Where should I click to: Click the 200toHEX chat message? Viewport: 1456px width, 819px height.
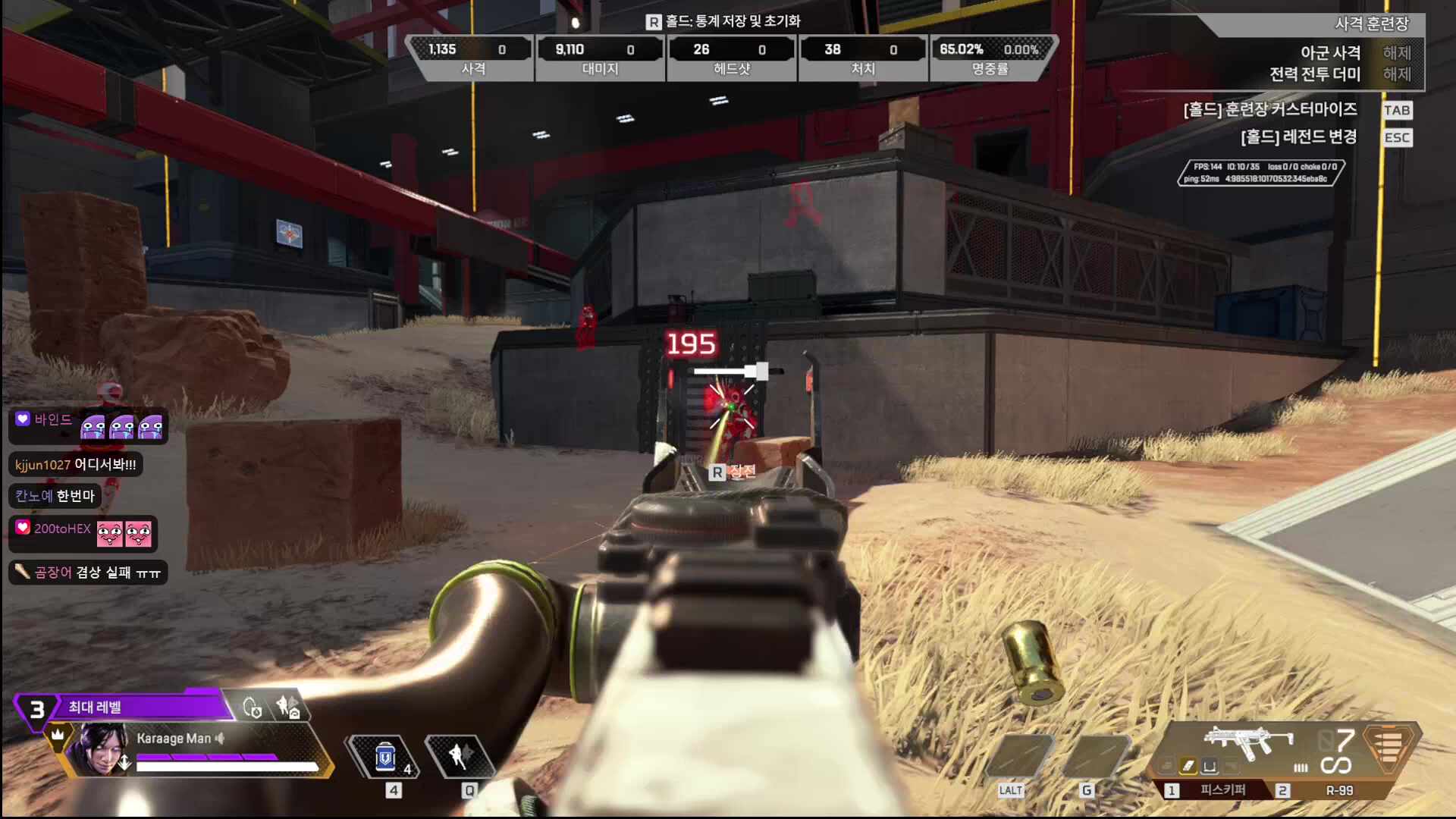click(x=83, y=533)
